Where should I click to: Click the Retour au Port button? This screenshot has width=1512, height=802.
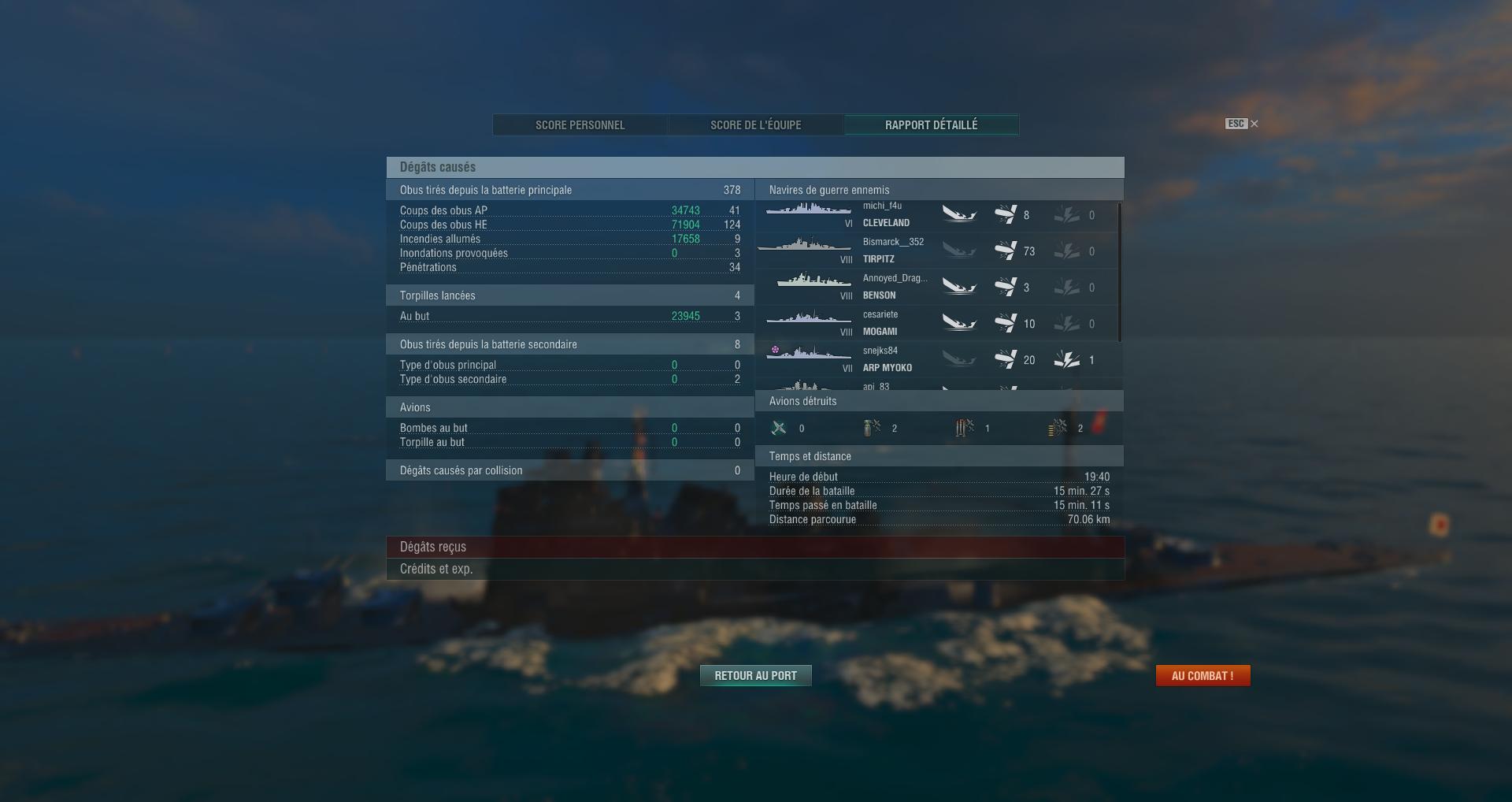pyautogui.click(x=755, y=675)
